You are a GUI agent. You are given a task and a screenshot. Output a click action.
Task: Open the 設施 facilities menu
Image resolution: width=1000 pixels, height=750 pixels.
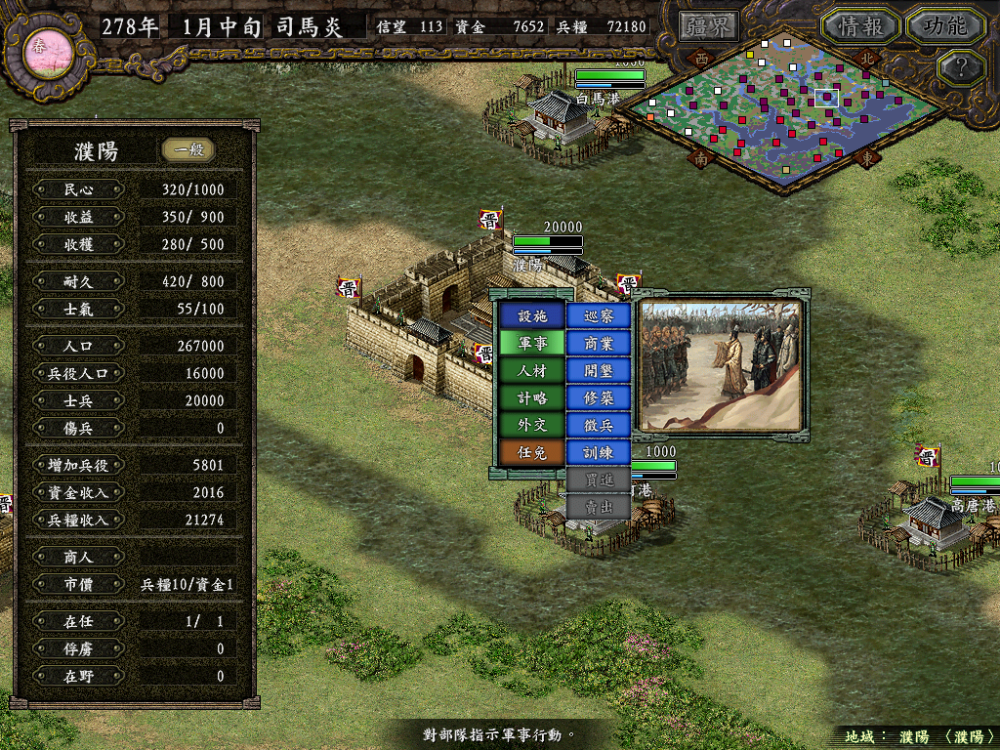point(532,316)
